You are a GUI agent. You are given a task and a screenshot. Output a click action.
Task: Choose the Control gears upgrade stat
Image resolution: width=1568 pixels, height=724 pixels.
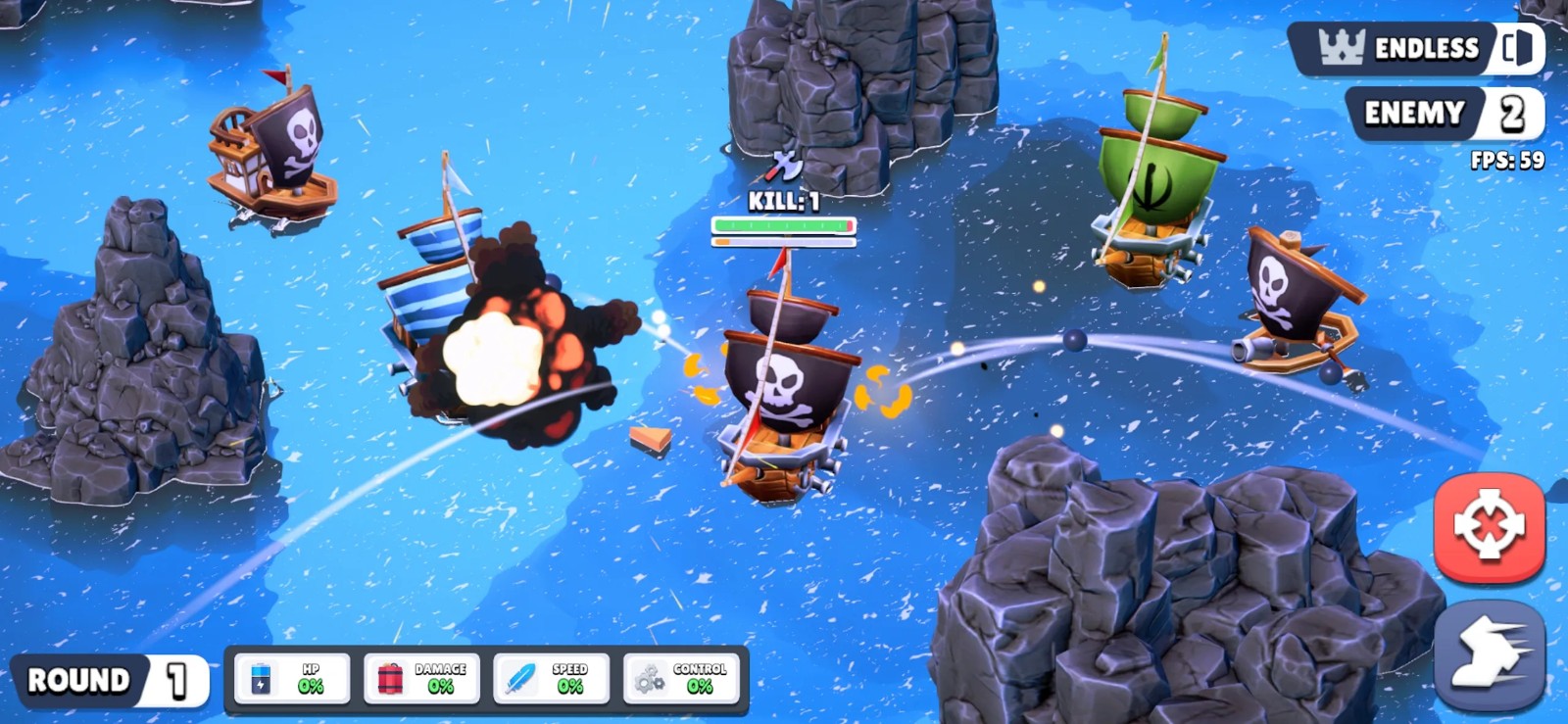pos(681,678)
